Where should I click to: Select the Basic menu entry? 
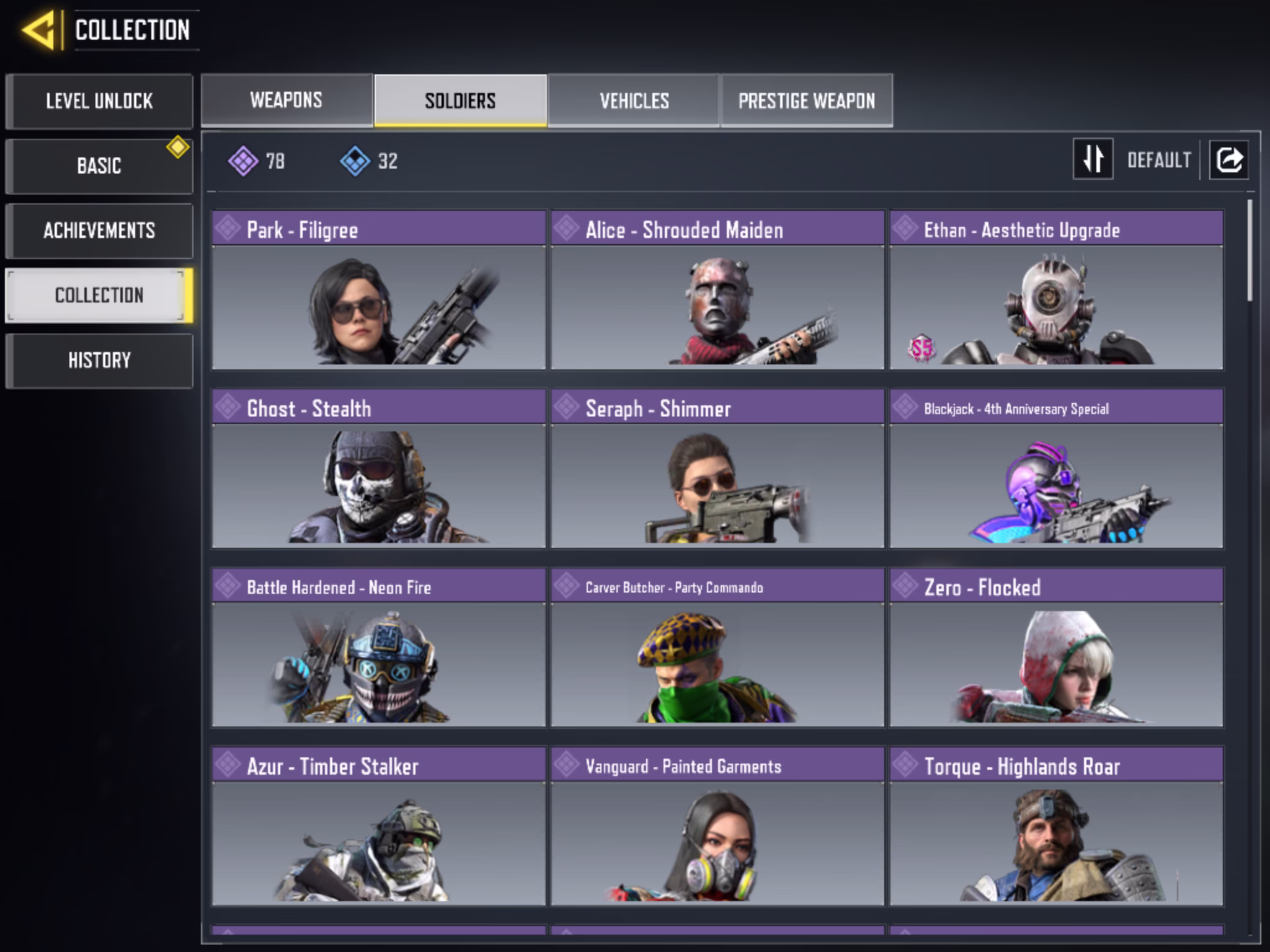coord(99,166)
